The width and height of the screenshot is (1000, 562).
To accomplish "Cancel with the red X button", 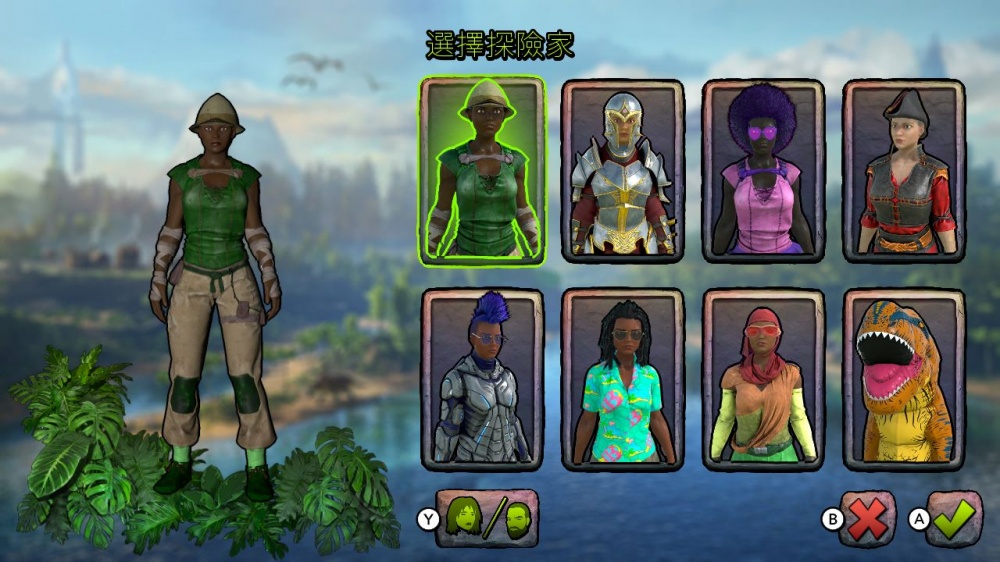I will pyautogui.click(x=867, y=518).
